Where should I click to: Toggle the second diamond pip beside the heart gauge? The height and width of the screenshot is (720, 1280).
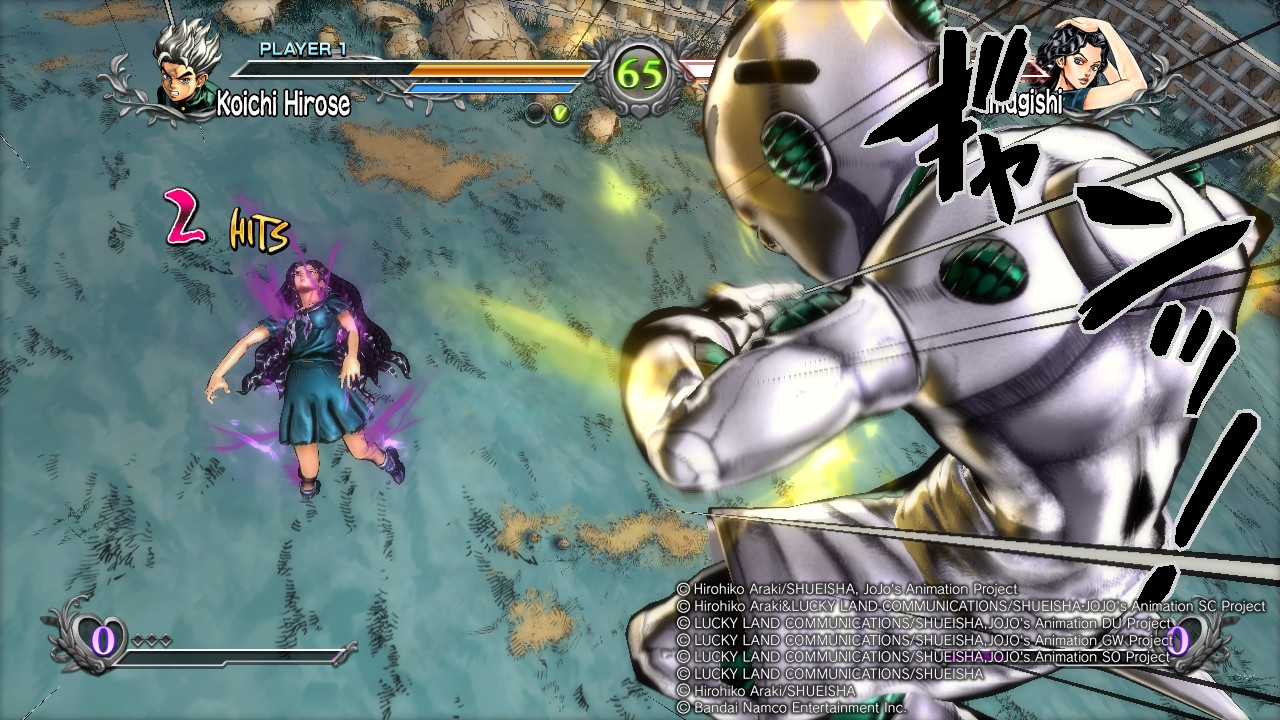152,637
